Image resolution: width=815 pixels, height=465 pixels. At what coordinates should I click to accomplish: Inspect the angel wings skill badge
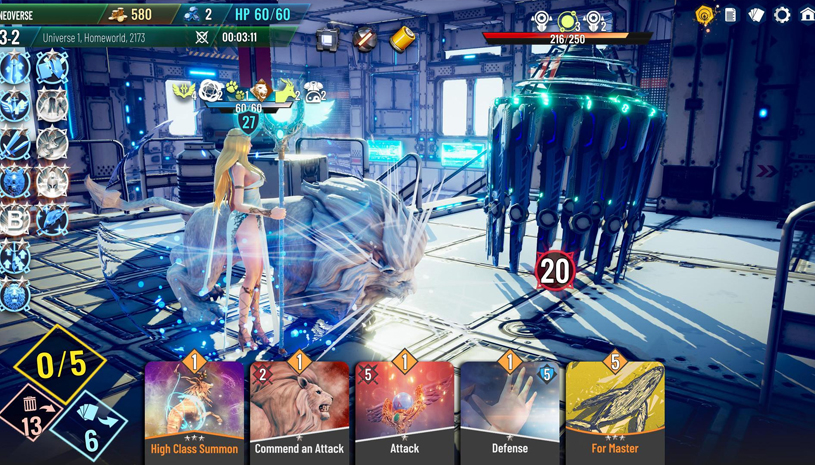coord(15,106)
